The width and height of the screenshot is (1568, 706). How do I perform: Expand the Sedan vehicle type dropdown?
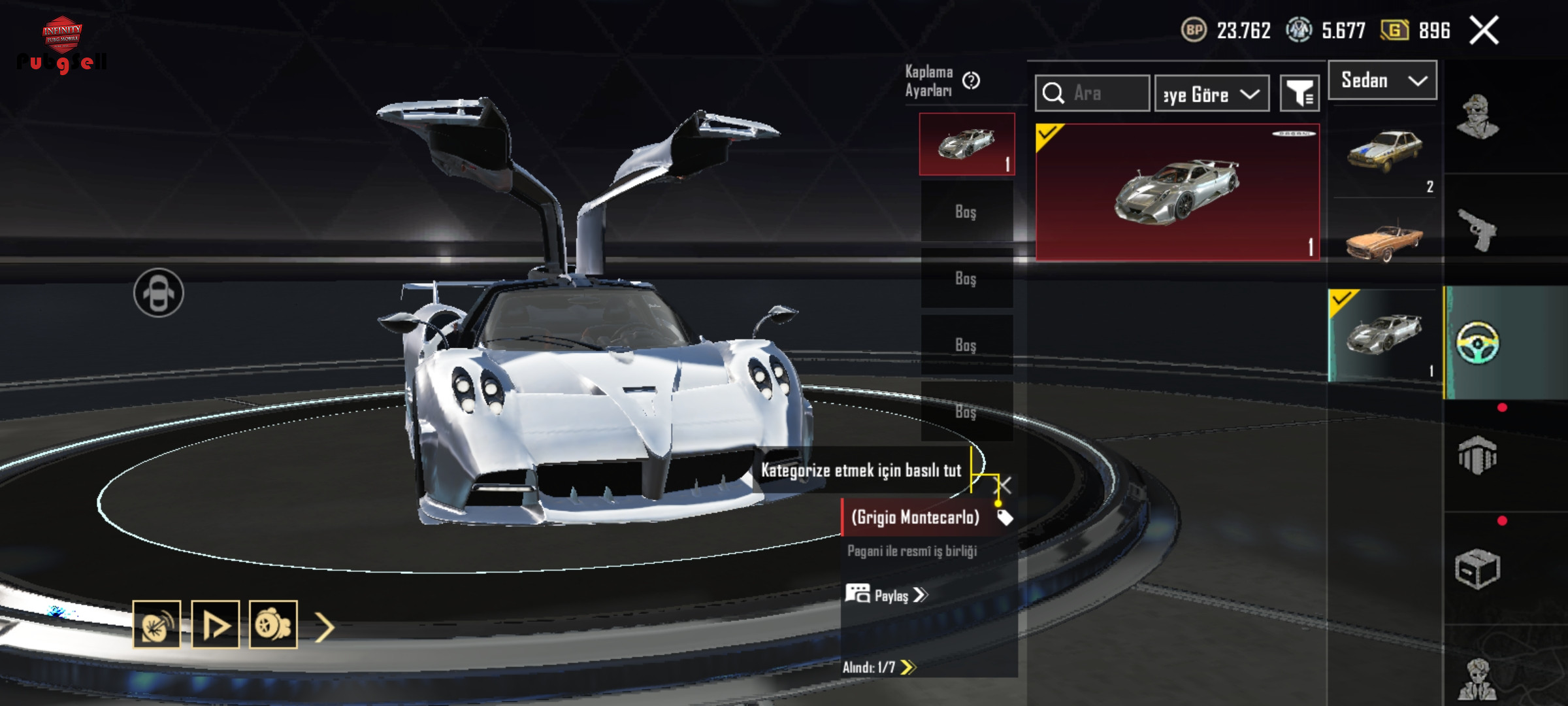[x=1382, y=80]
